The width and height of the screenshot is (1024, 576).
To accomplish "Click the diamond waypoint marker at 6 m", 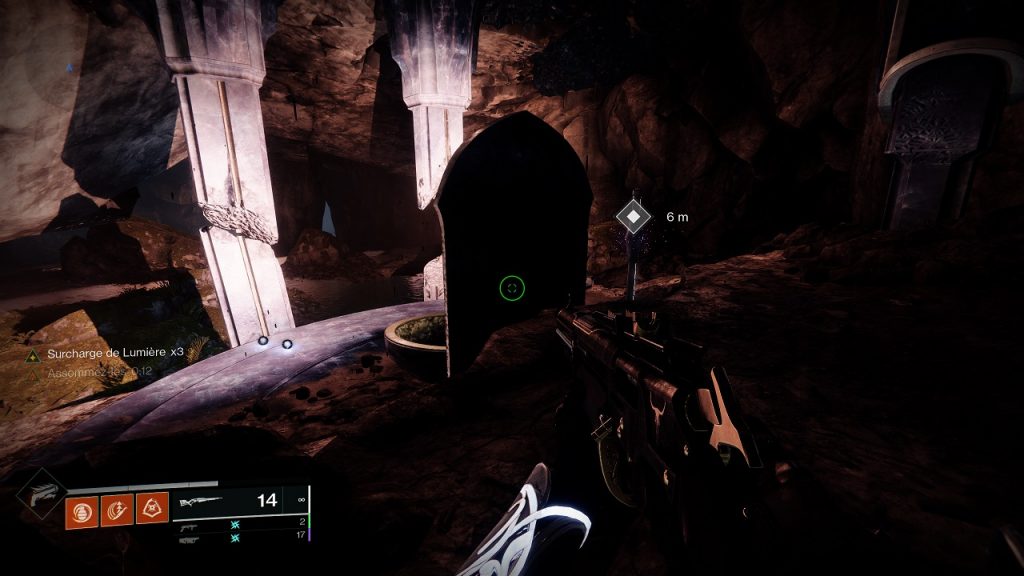I will pos(632,216).
